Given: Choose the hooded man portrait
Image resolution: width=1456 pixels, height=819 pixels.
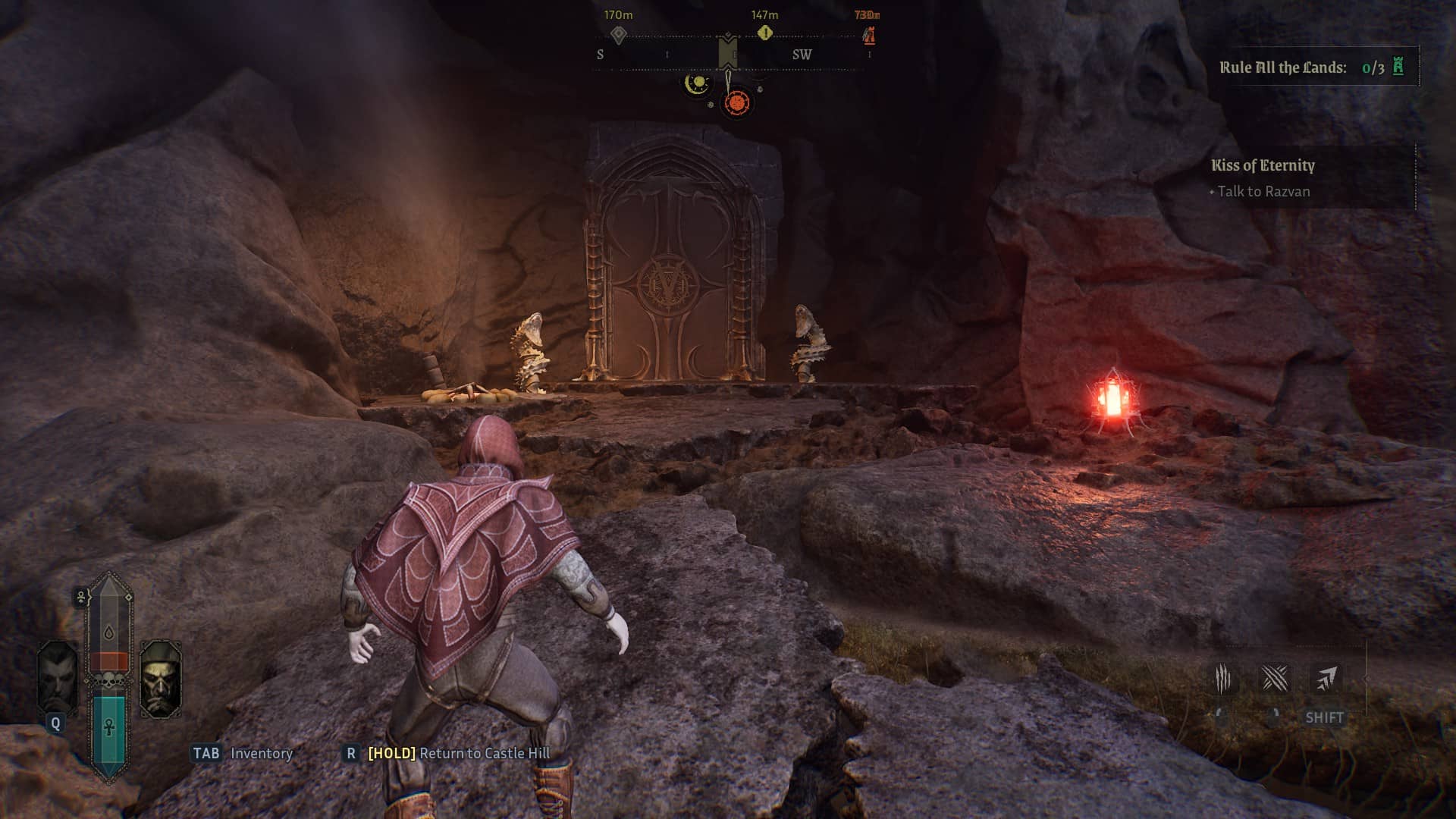Looking at the screenshot, I should 161,679.
